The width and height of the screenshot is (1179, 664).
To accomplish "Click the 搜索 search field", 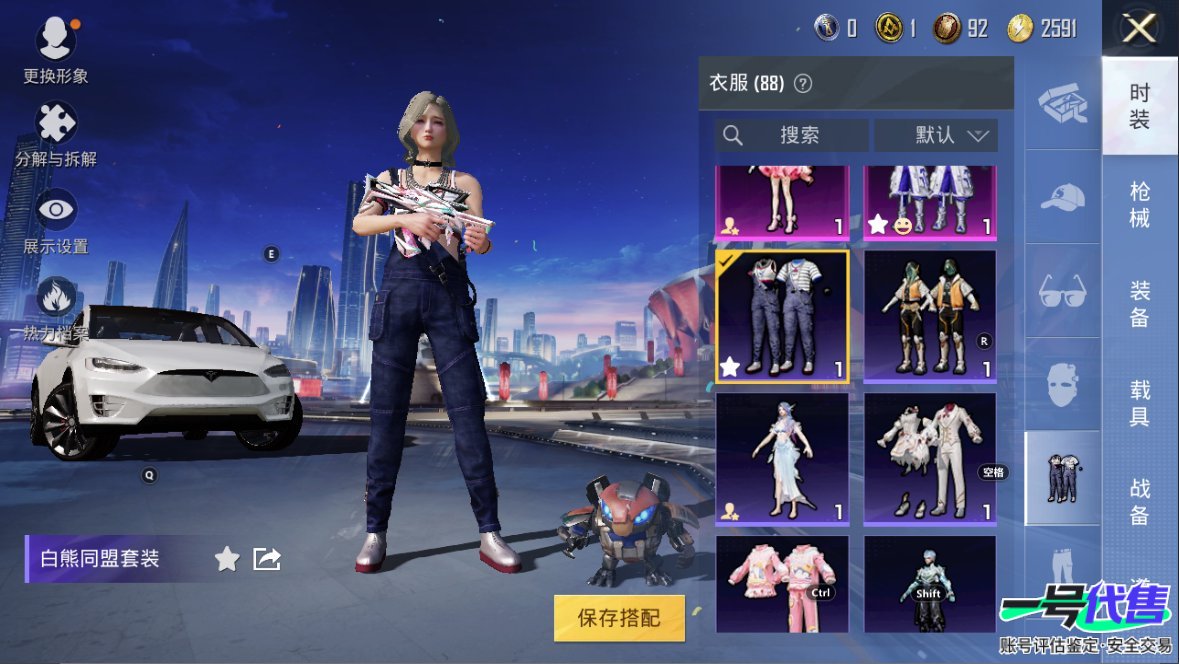I will pyautogui.click(x=791, y=135).
